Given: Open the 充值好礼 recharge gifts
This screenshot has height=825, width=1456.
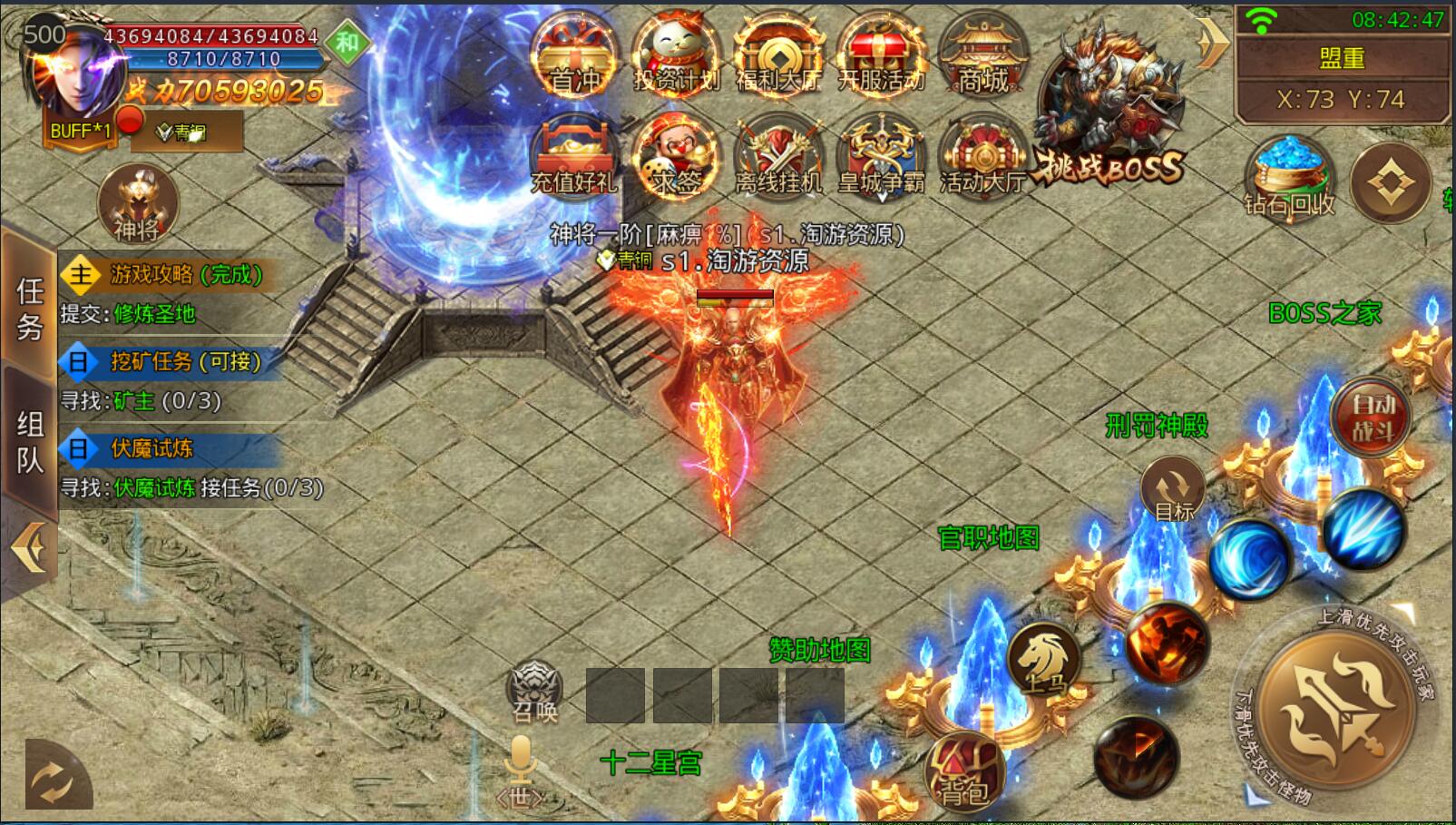Looking at the screenshot, I should (573, 157).
